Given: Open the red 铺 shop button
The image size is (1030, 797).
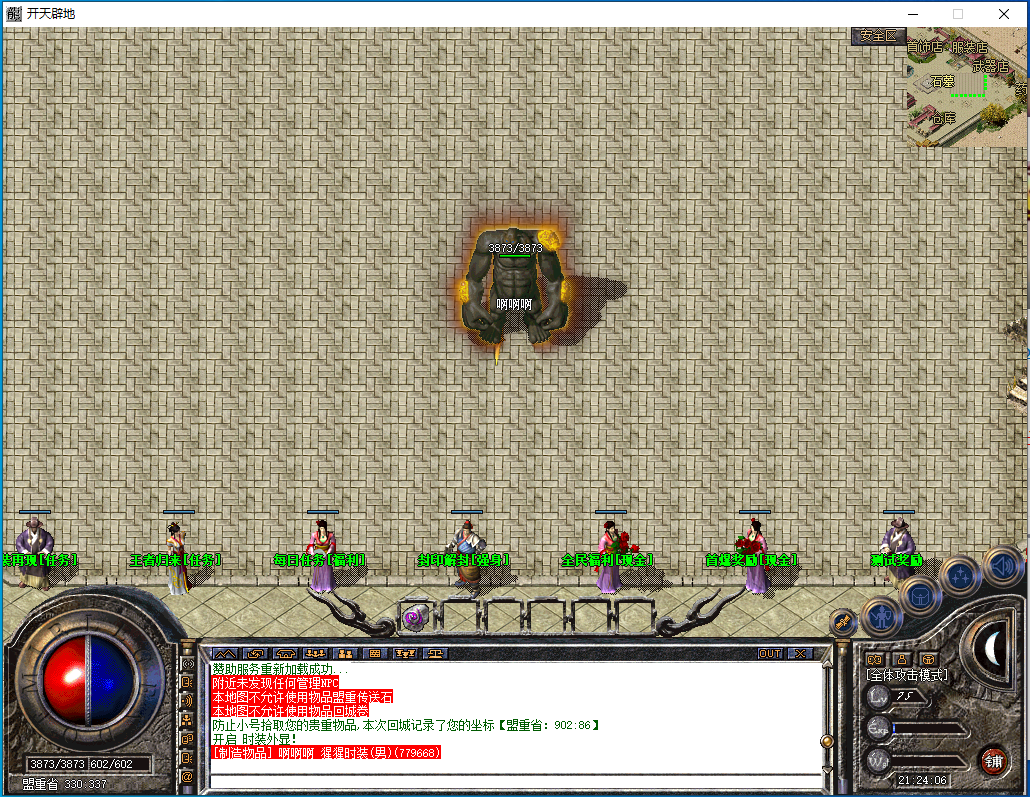Looking at the screenshot, I should coord(992,759).
